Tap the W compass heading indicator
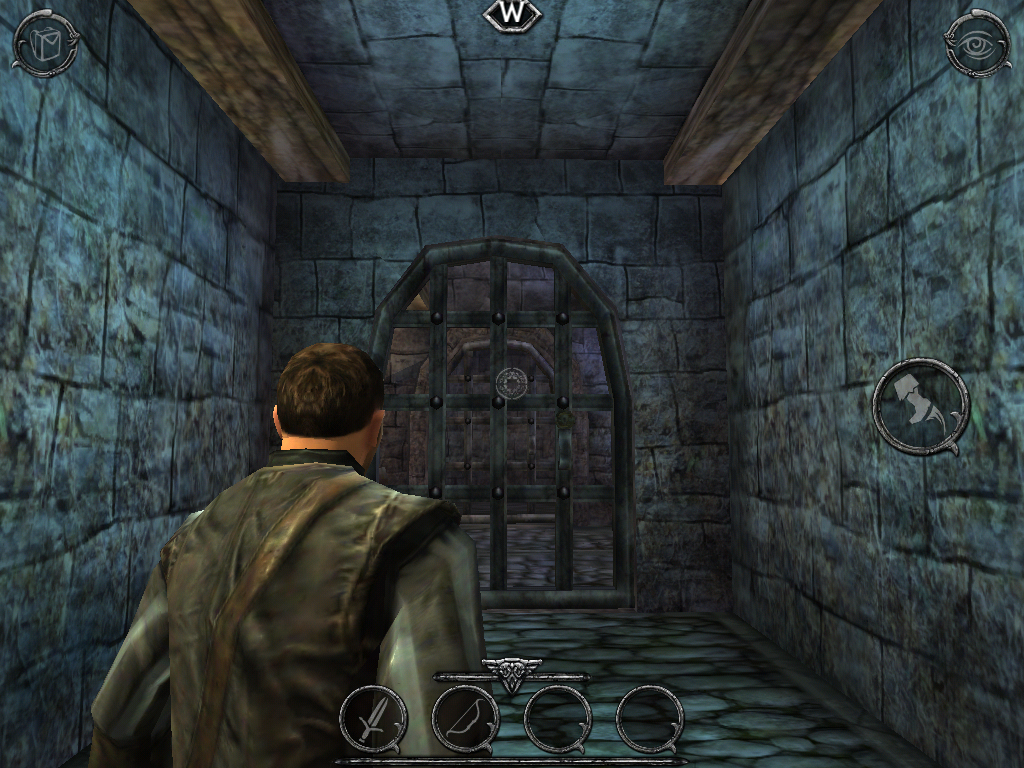This screenshot has height=768, width=1024. pyautogui.click(x=511, y=14)
